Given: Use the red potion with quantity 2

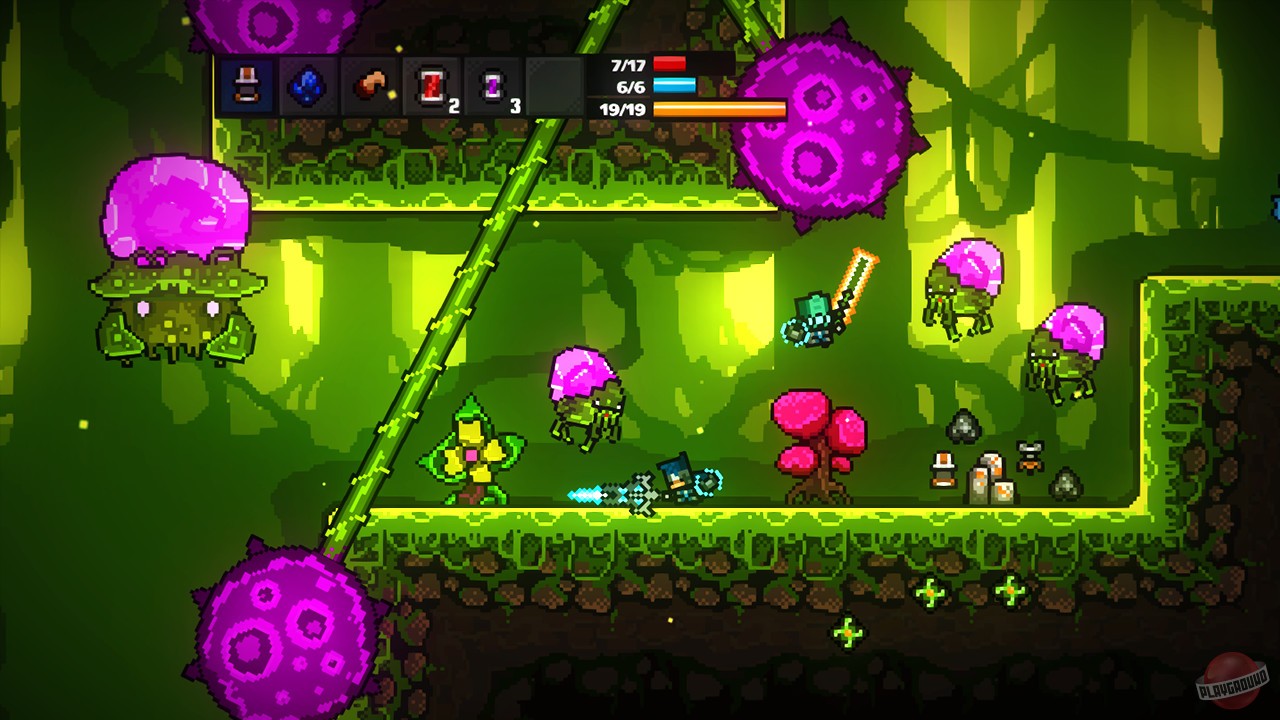Looking at the screenshot, I should point(430,85).
